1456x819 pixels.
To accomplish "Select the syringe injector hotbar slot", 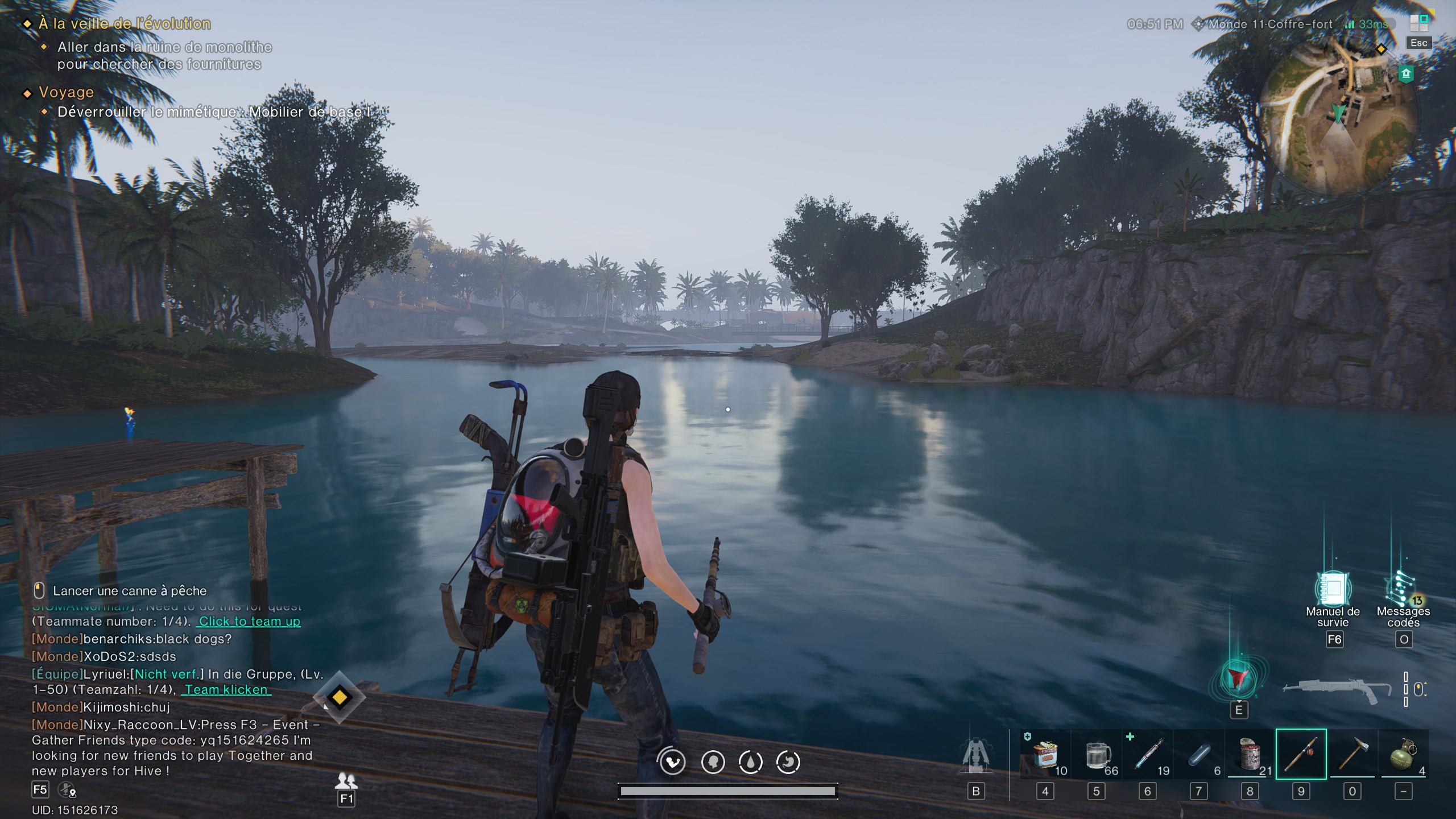I will 1148,754.
